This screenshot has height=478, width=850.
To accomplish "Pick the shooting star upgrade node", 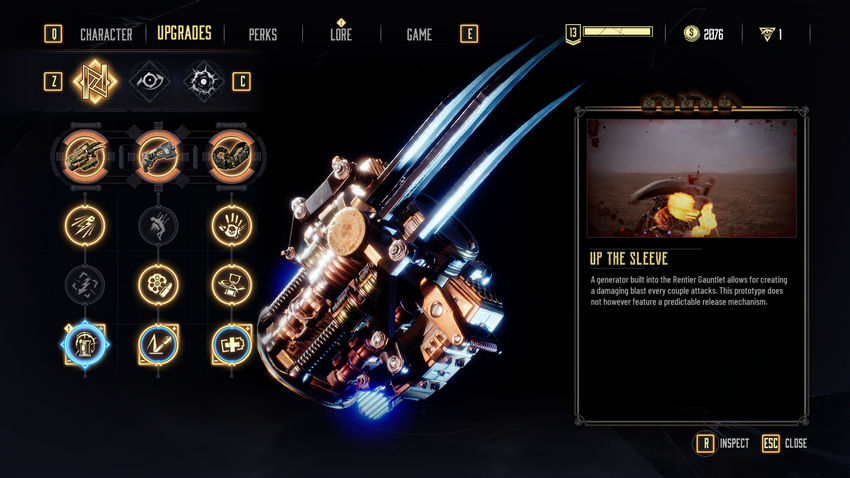I will (85, 225).
